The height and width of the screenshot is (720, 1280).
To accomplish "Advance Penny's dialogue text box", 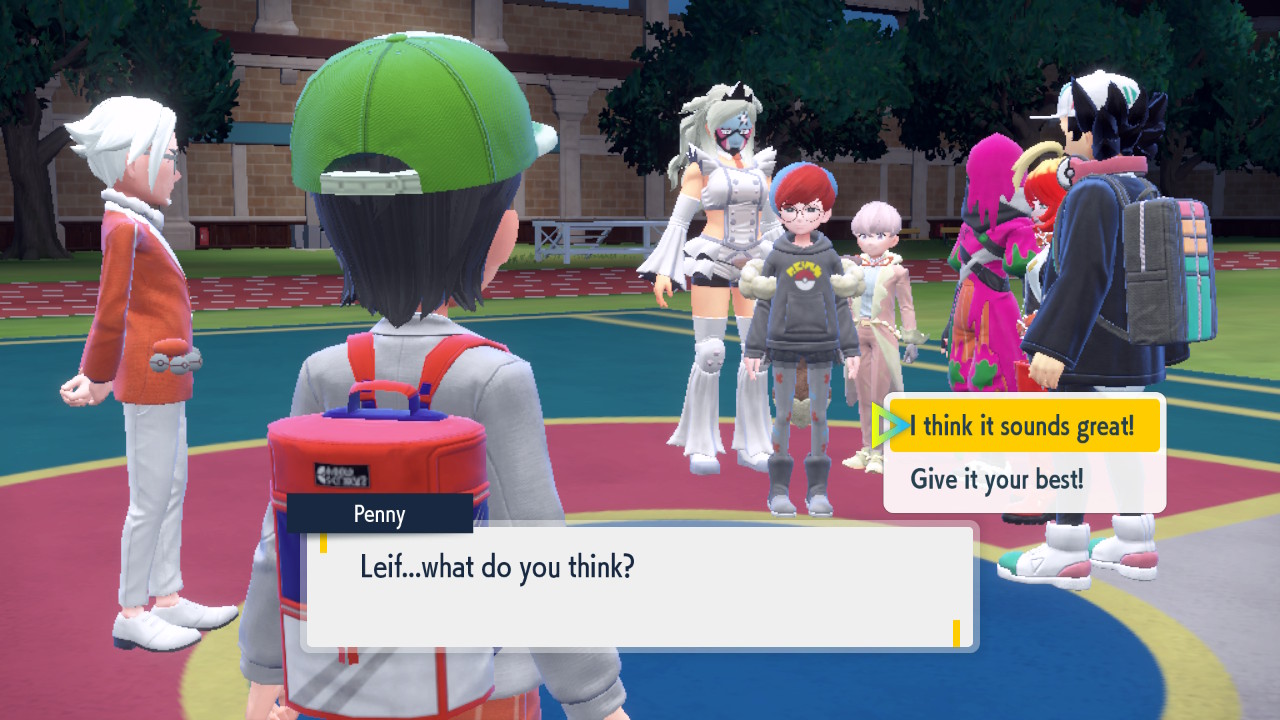I will [640, 588].
